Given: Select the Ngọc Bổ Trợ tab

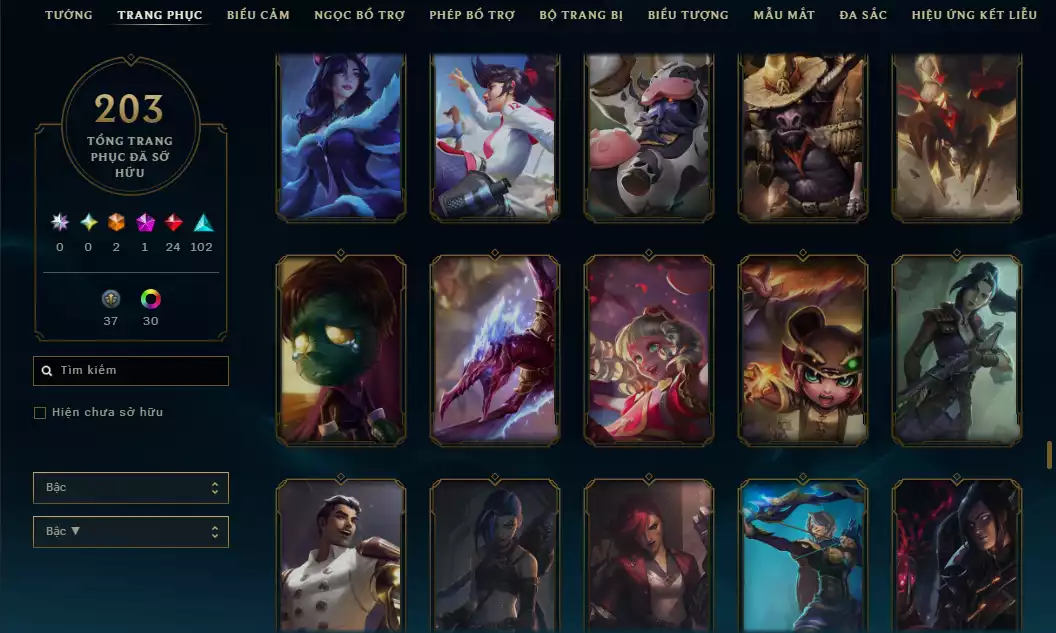Looking at the screenshot, I should pyautogui.click(x=360, y=15).
